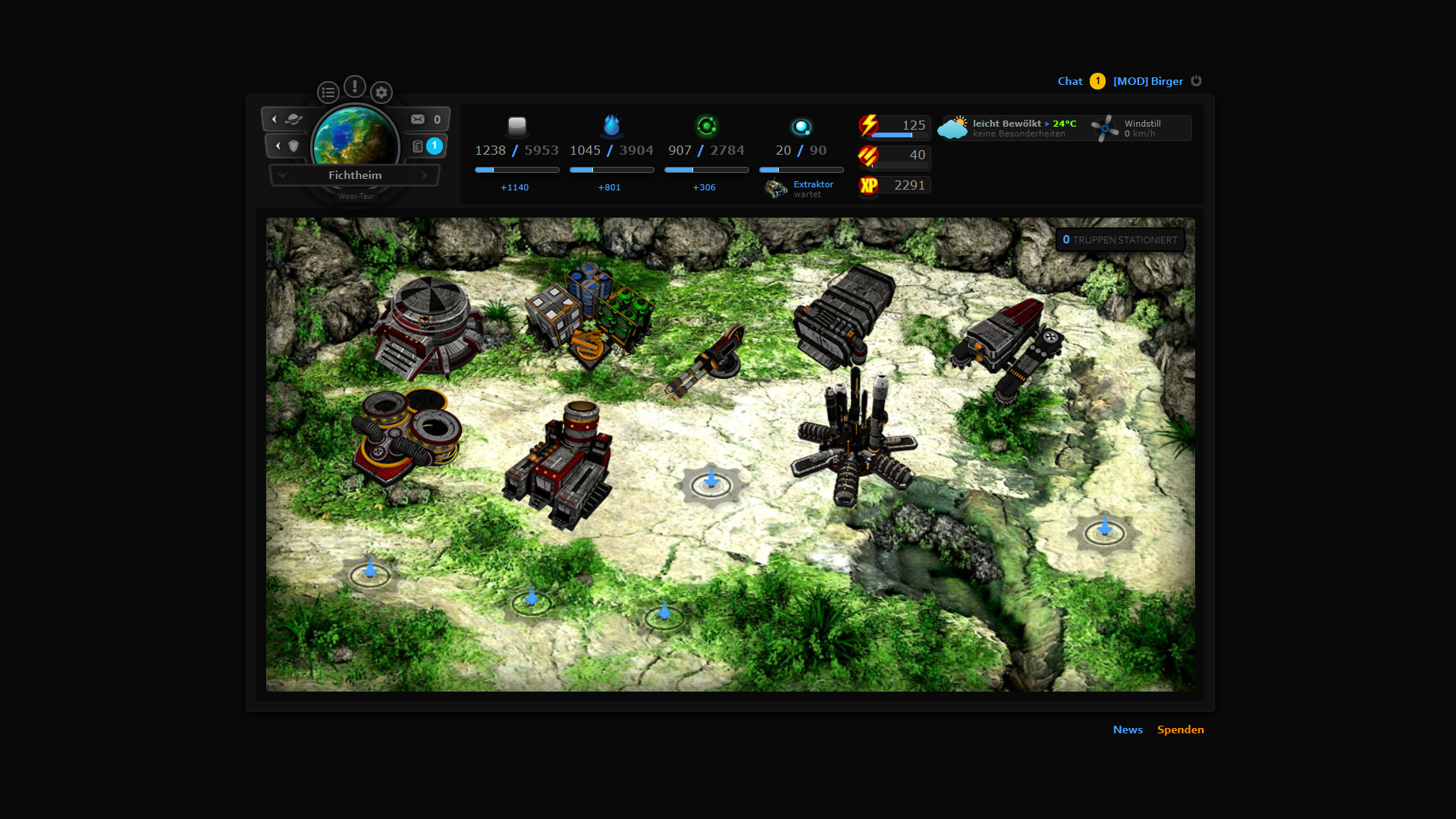Image resolution: width=1456 pixels, height=819 pixels.
Task: Open the Chat link
Action: pyautogui.click(x=1070, y=81)
